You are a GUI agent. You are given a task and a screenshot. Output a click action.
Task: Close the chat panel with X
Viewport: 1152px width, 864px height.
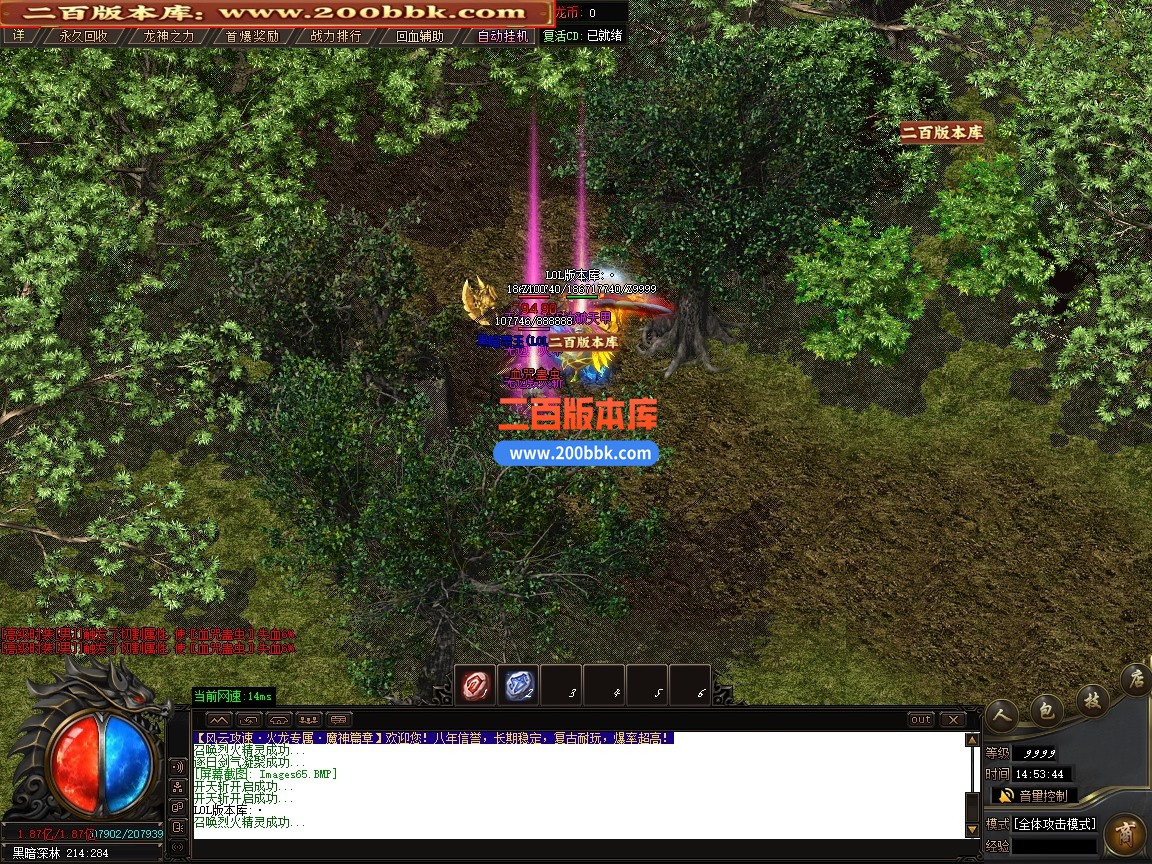[953, 720]
